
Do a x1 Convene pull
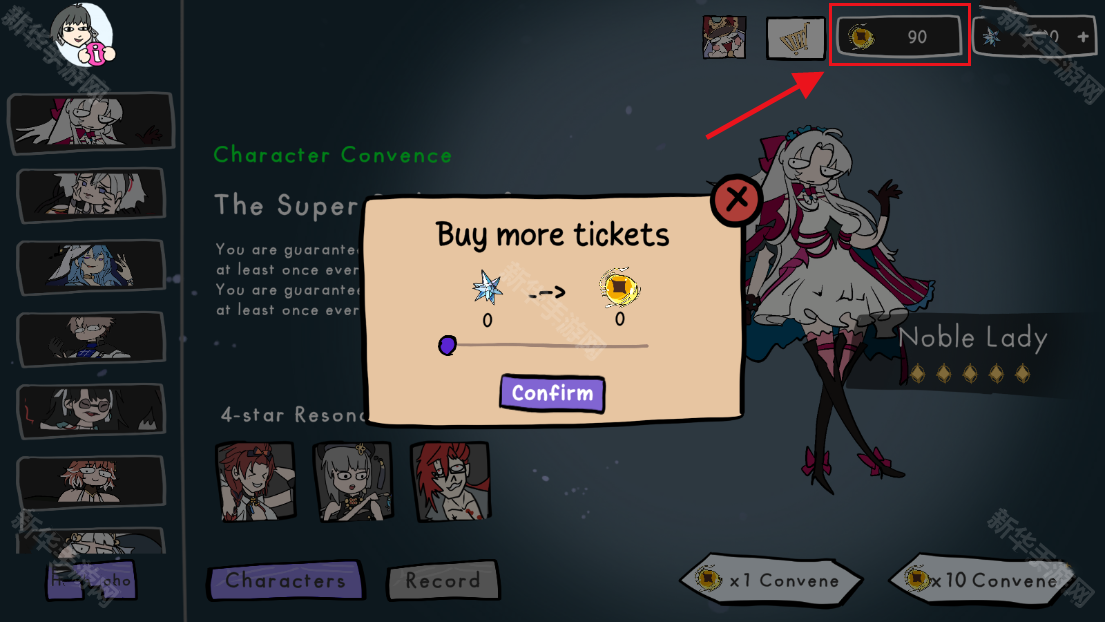pyautogui.click(x=771, y=580)
